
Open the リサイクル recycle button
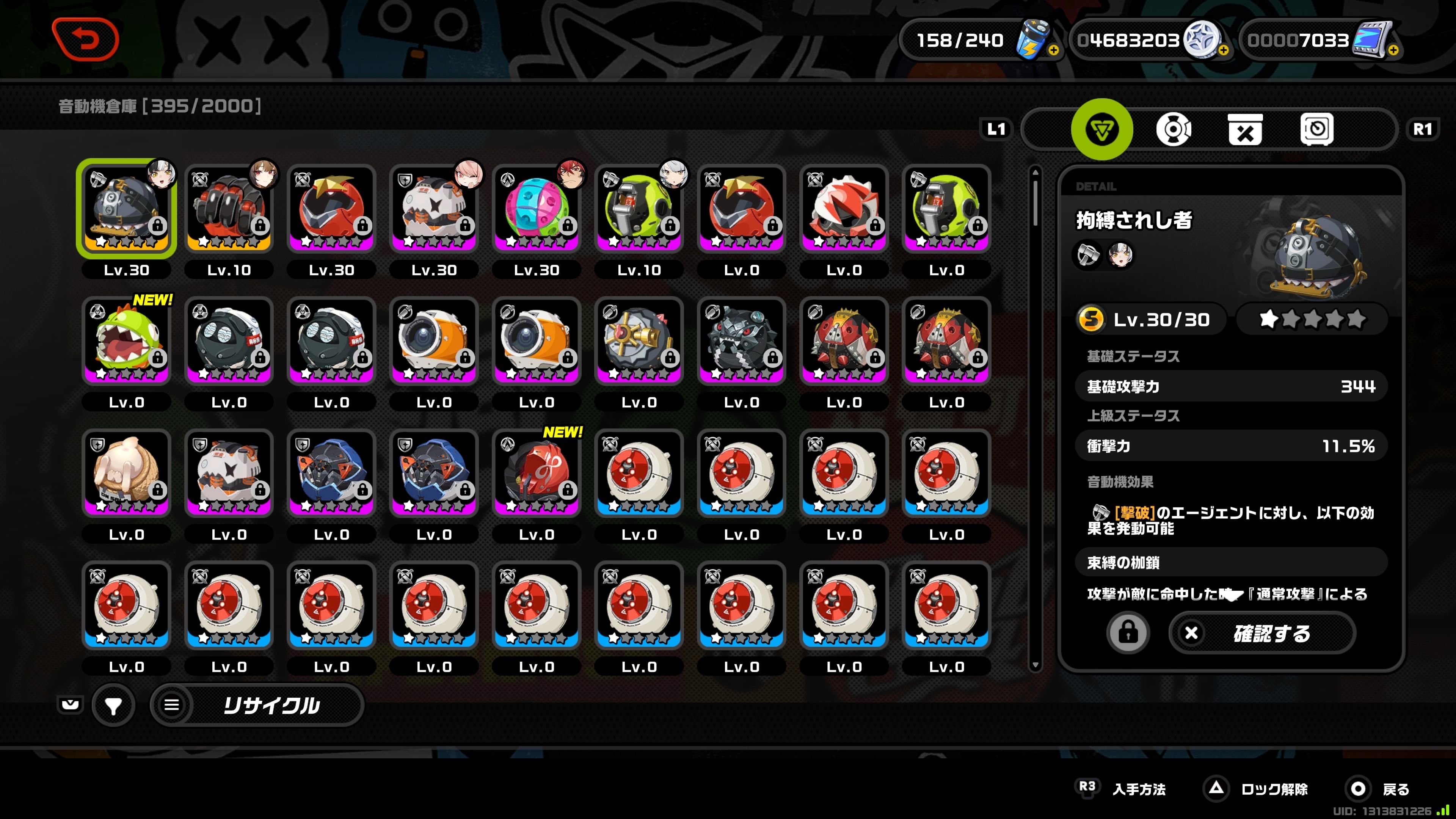pos(258,705)
